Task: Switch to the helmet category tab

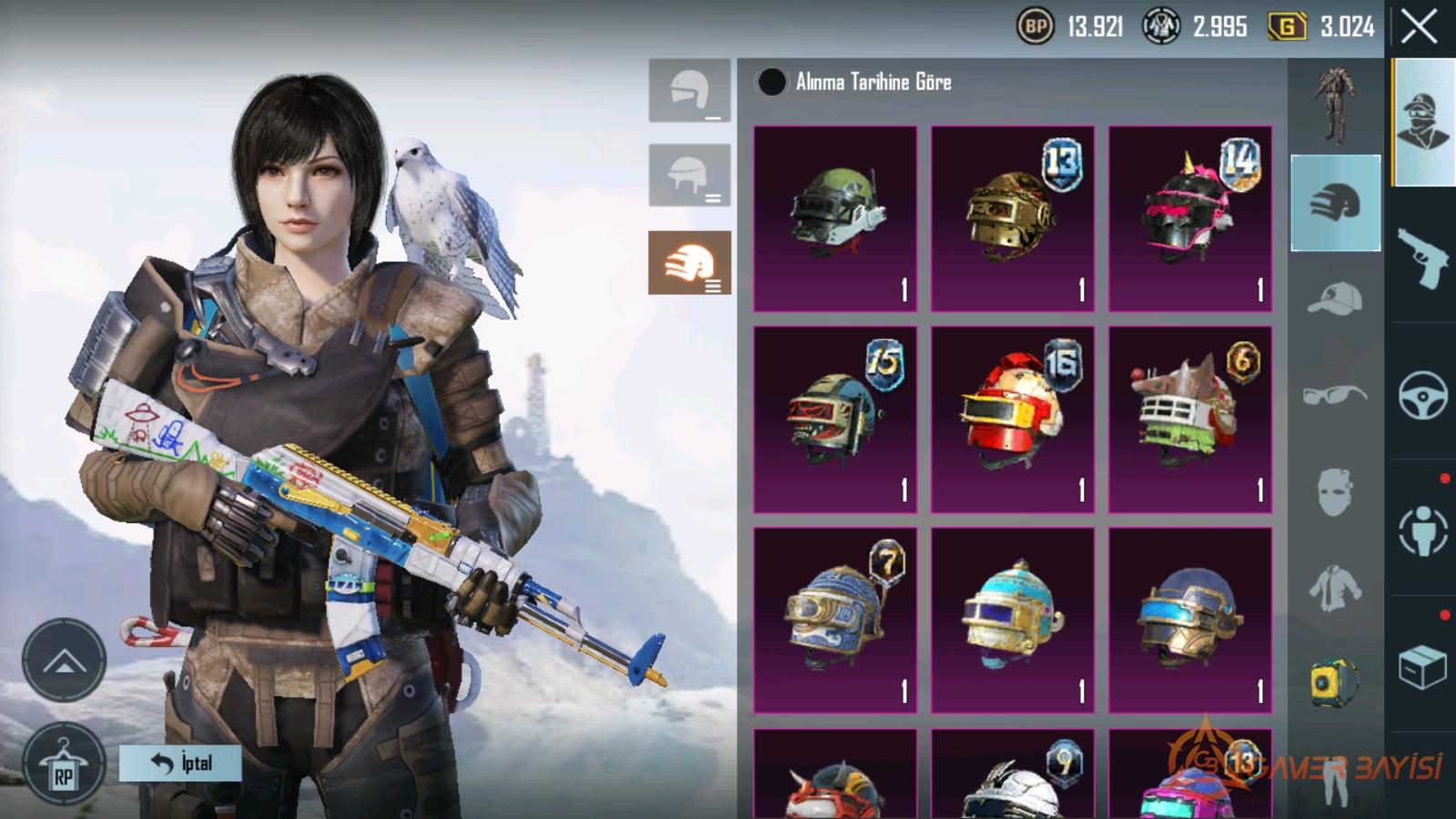Action: (x=1335, y=203)
